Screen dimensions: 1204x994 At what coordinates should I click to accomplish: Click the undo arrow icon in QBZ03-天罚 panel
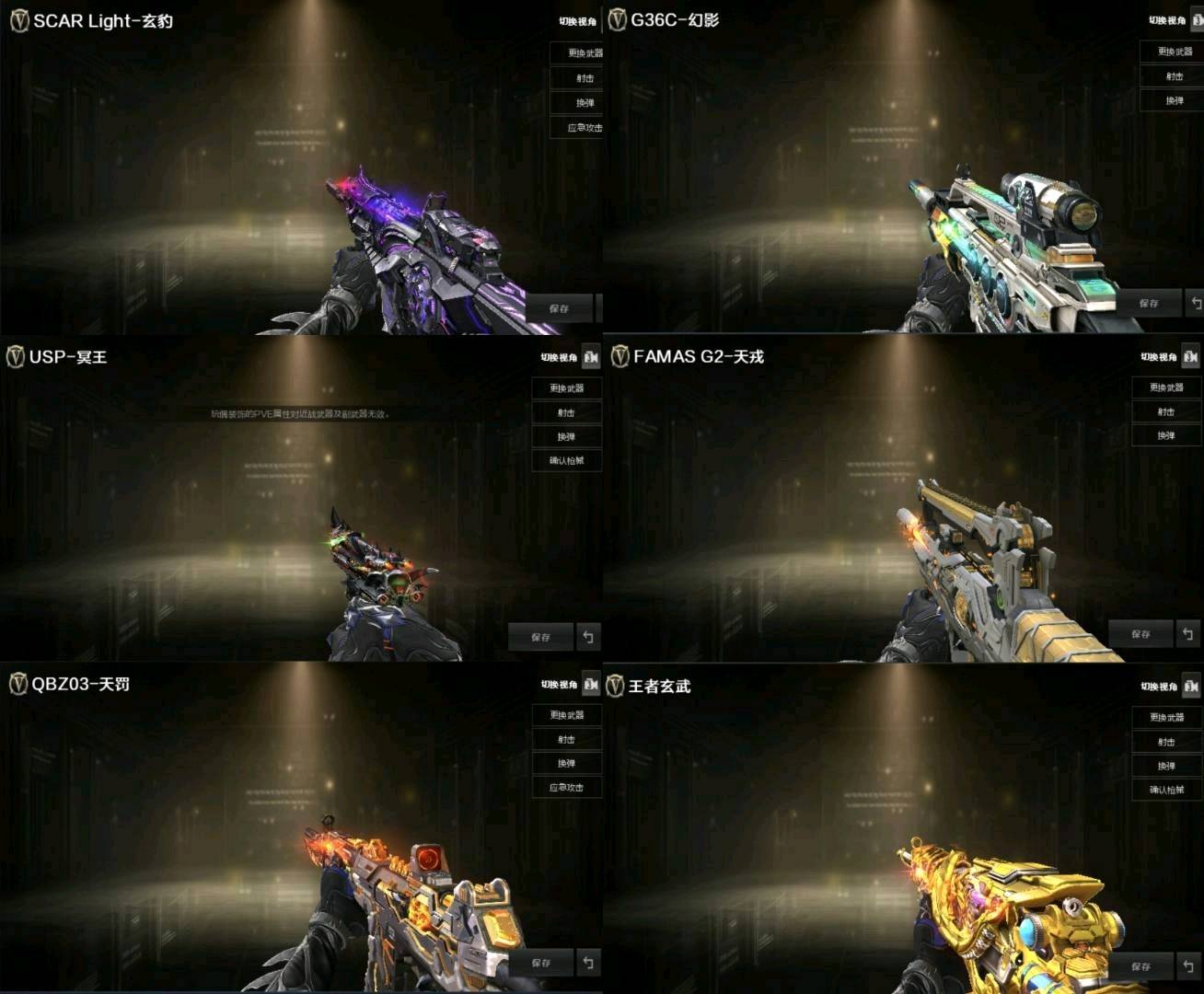coord(588,963)
